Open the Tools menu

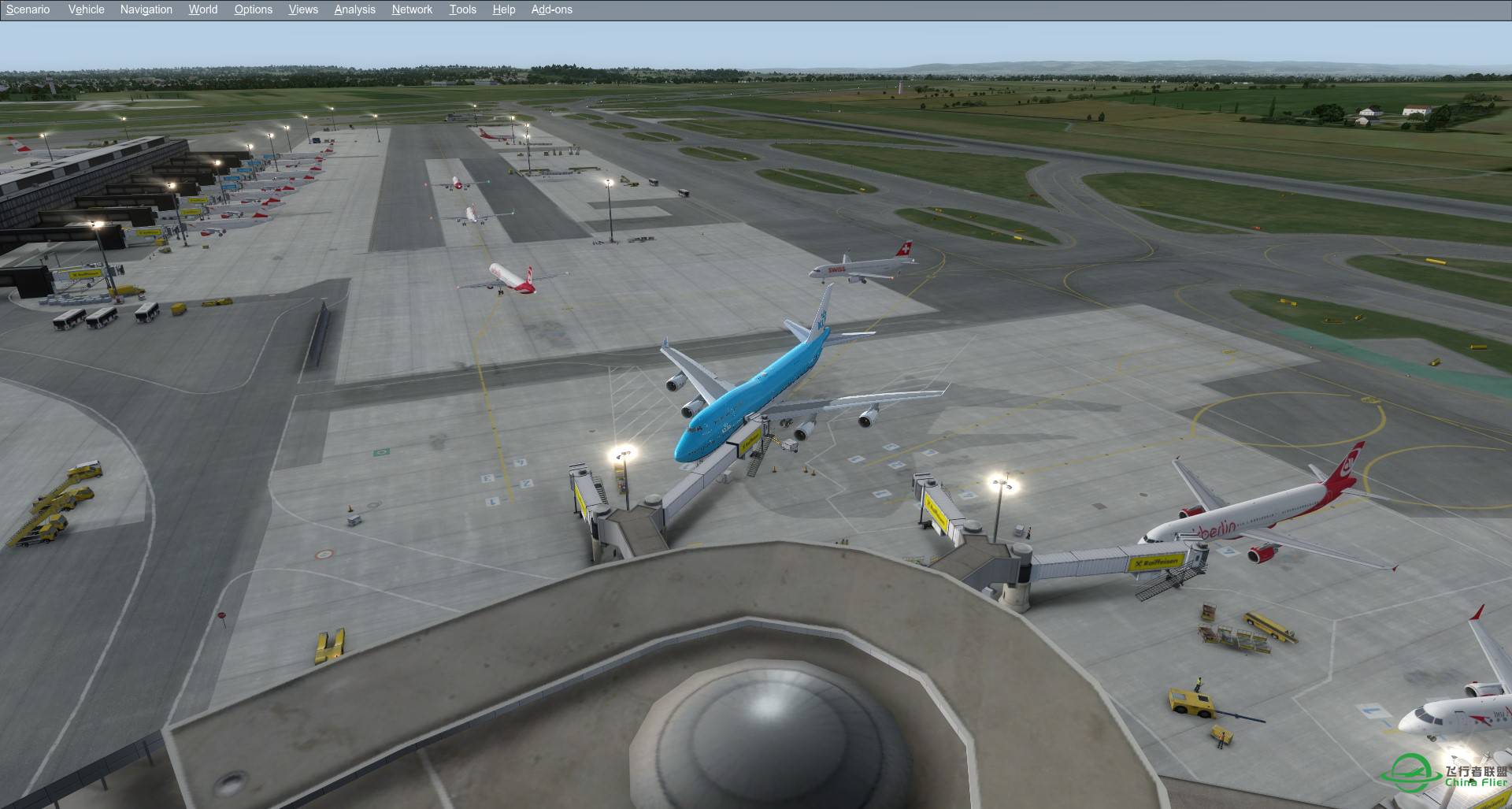tap(462, 9)
